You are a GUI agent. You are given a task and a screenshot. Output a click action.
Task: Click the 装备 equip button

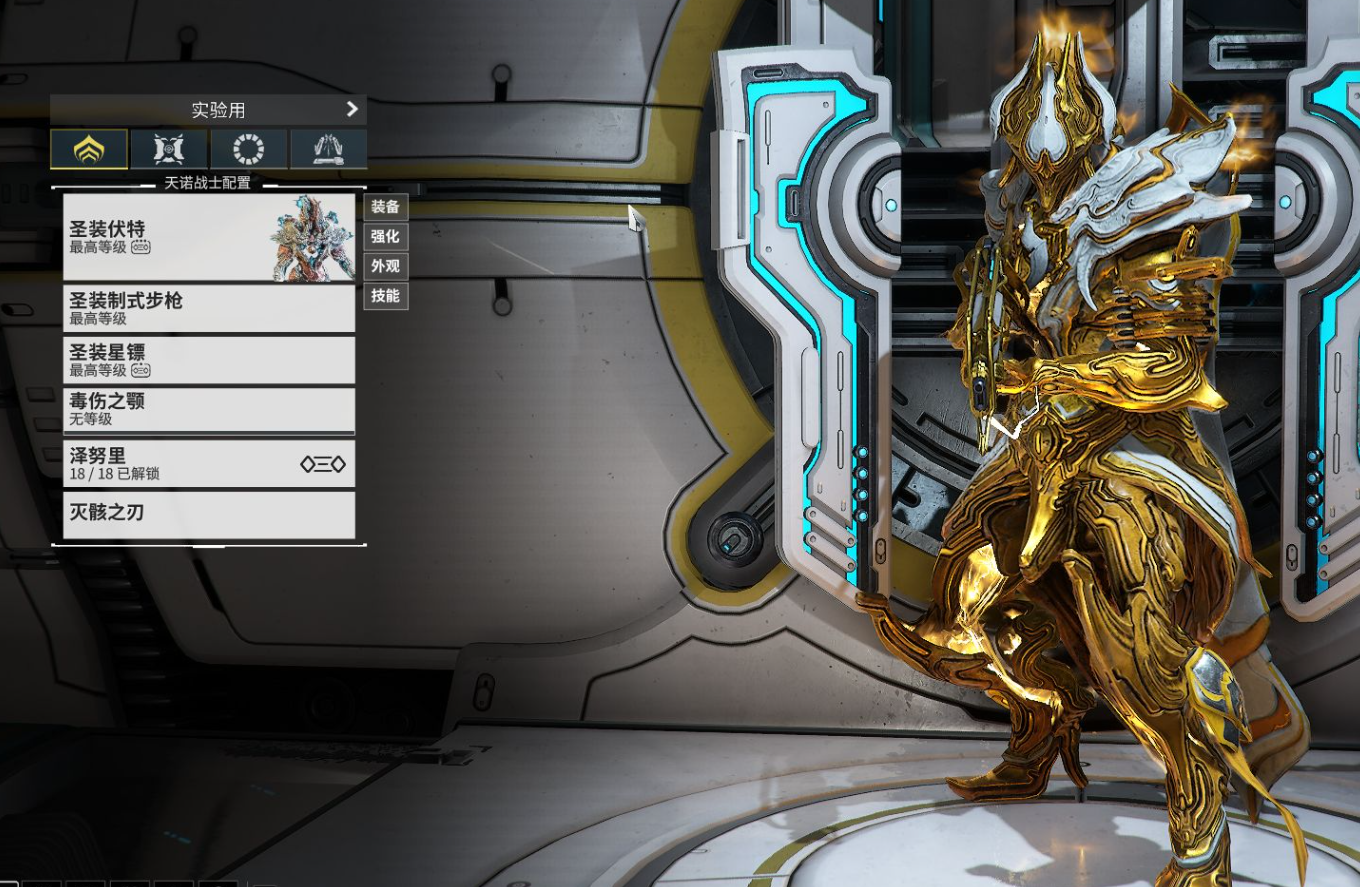pos(385,207)
